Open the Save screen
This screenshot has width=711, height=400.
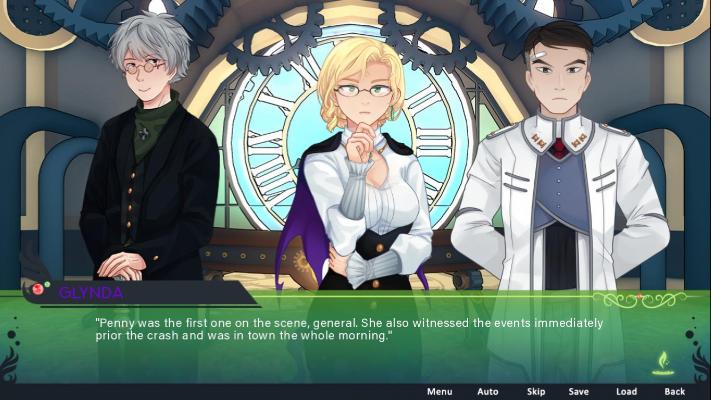click(578, 391)
